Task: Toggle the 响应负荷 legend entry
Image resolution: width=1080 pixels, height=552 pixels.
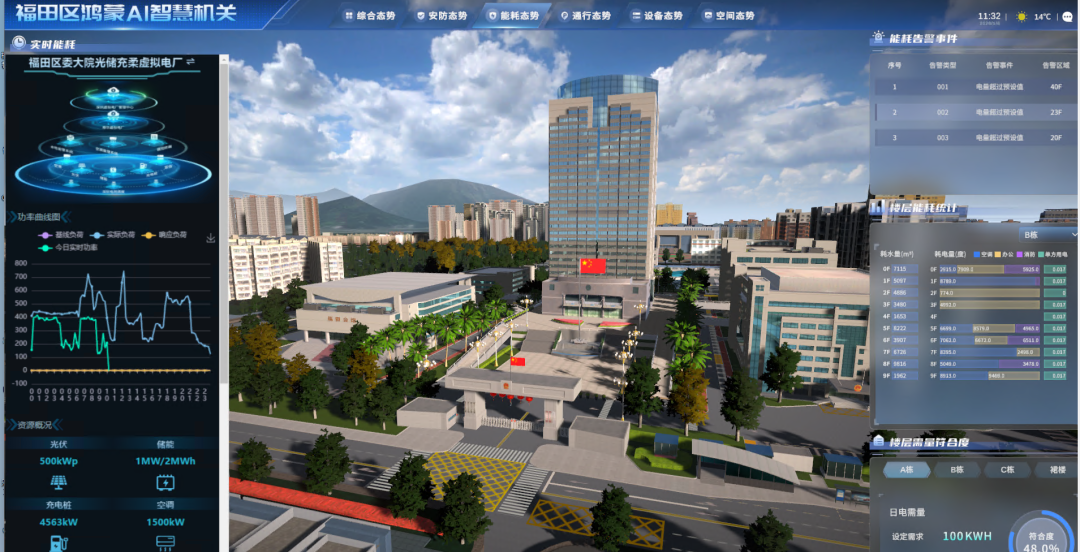Action: click(x=165, y=235)
